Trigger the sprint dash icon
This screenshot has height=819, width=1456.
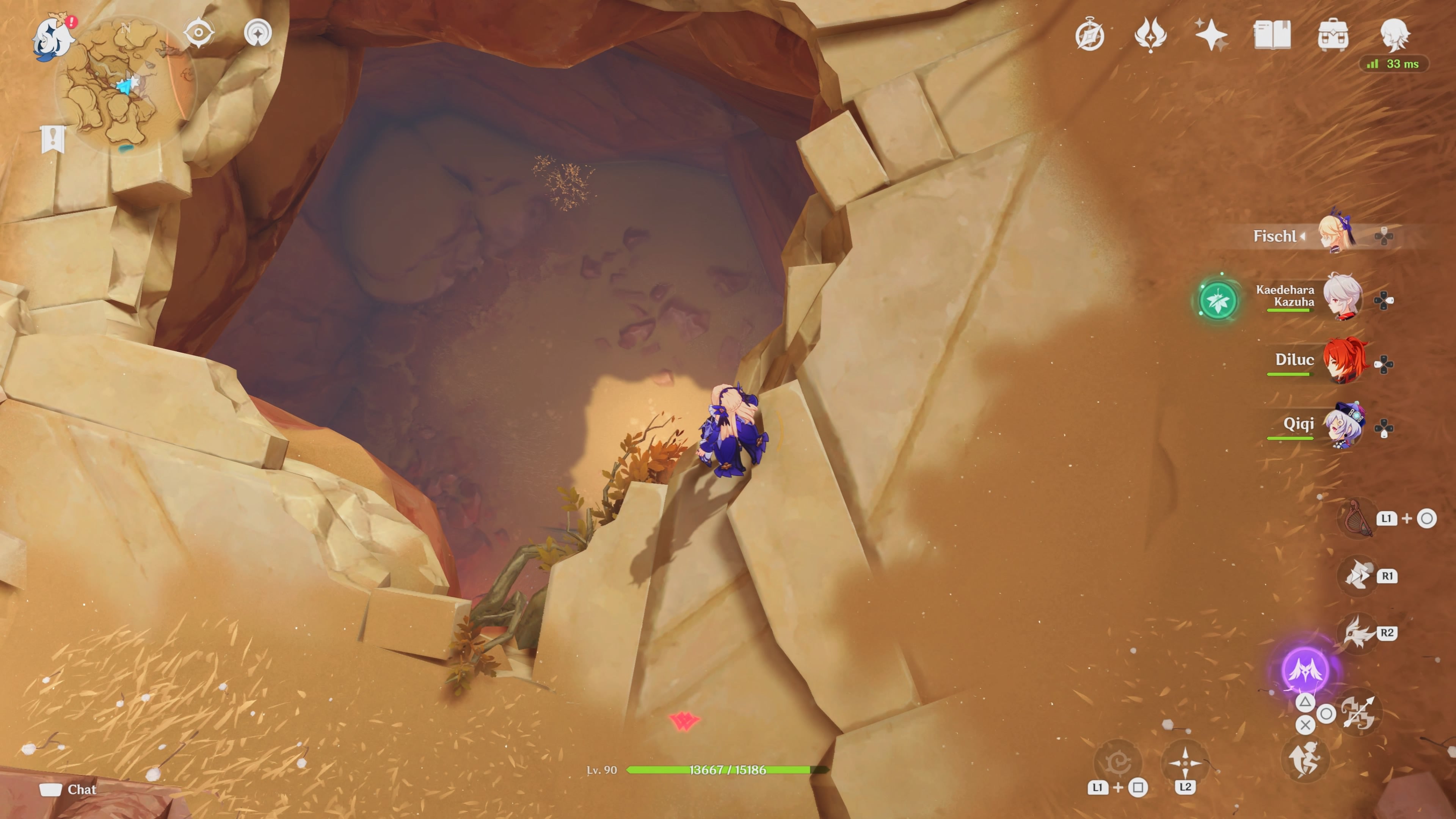coord(1304,758)
